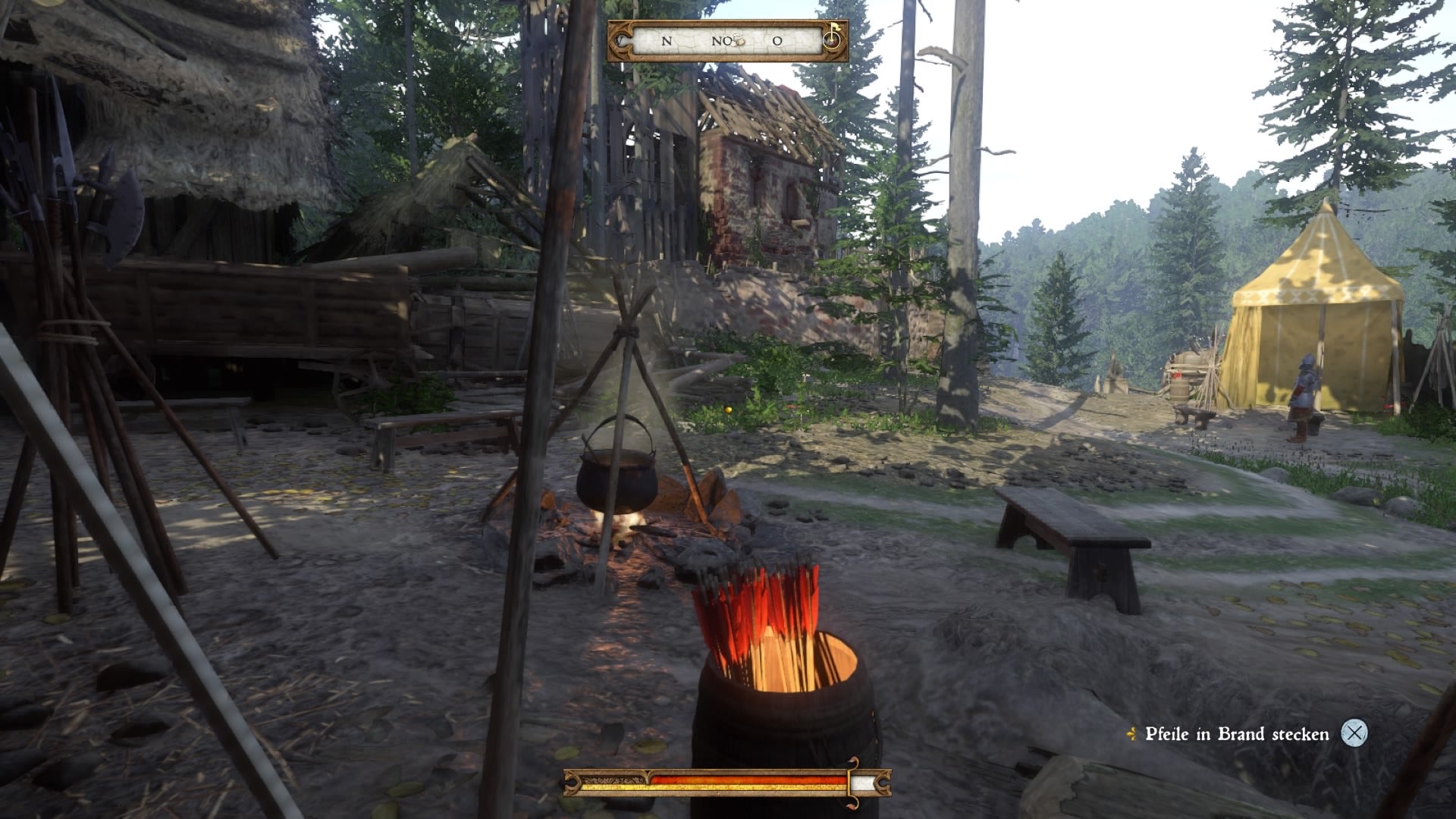Click the decorative left end of the compass frame
Image resolution: width=1456 pixels, height=819 pixels.
click(620, 39)
